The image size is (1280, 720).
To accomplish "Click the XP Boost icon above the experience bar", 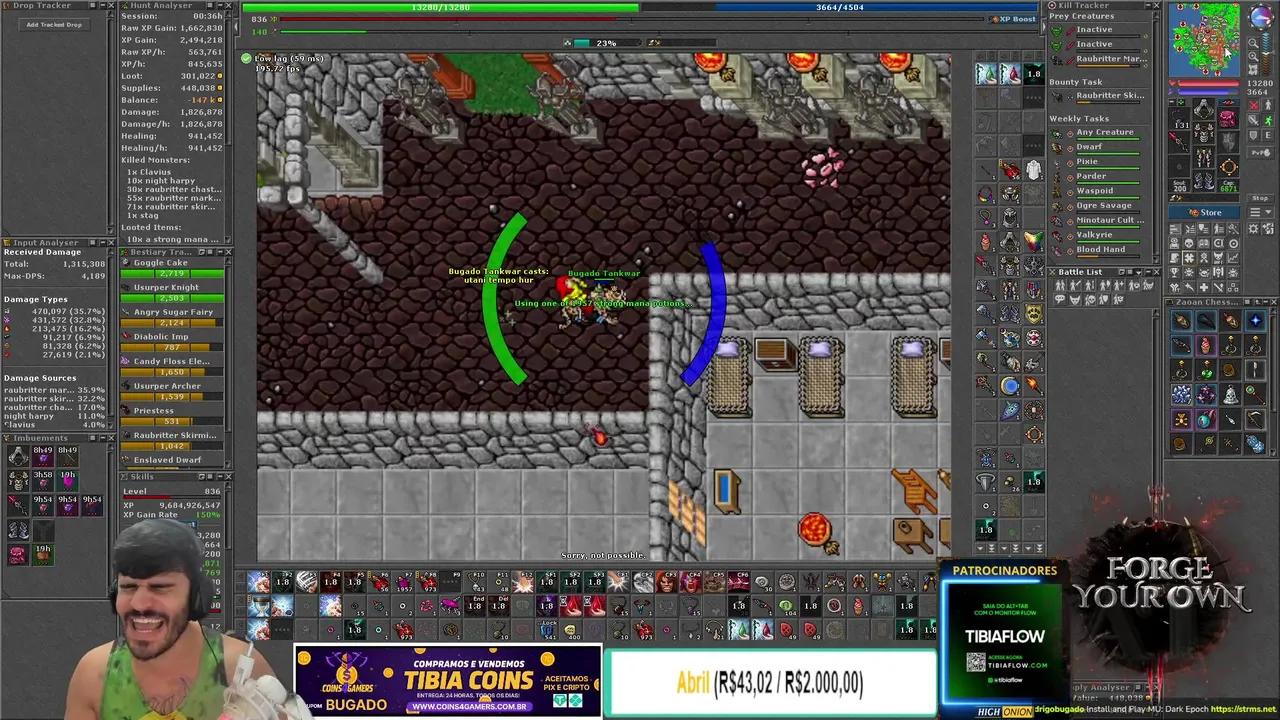I will coord(996,19).
